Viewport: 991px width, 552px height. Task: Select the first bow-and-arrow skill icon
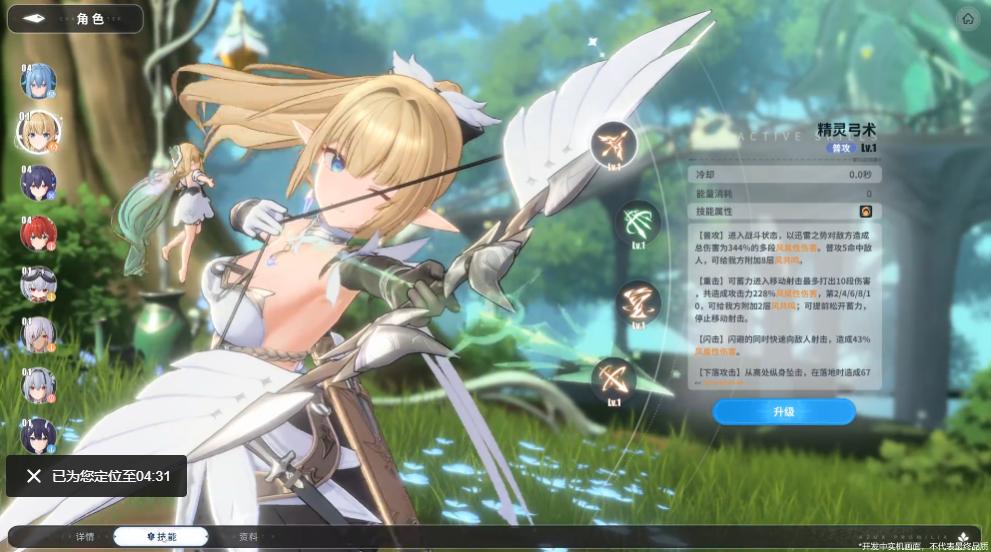[611, 146]
